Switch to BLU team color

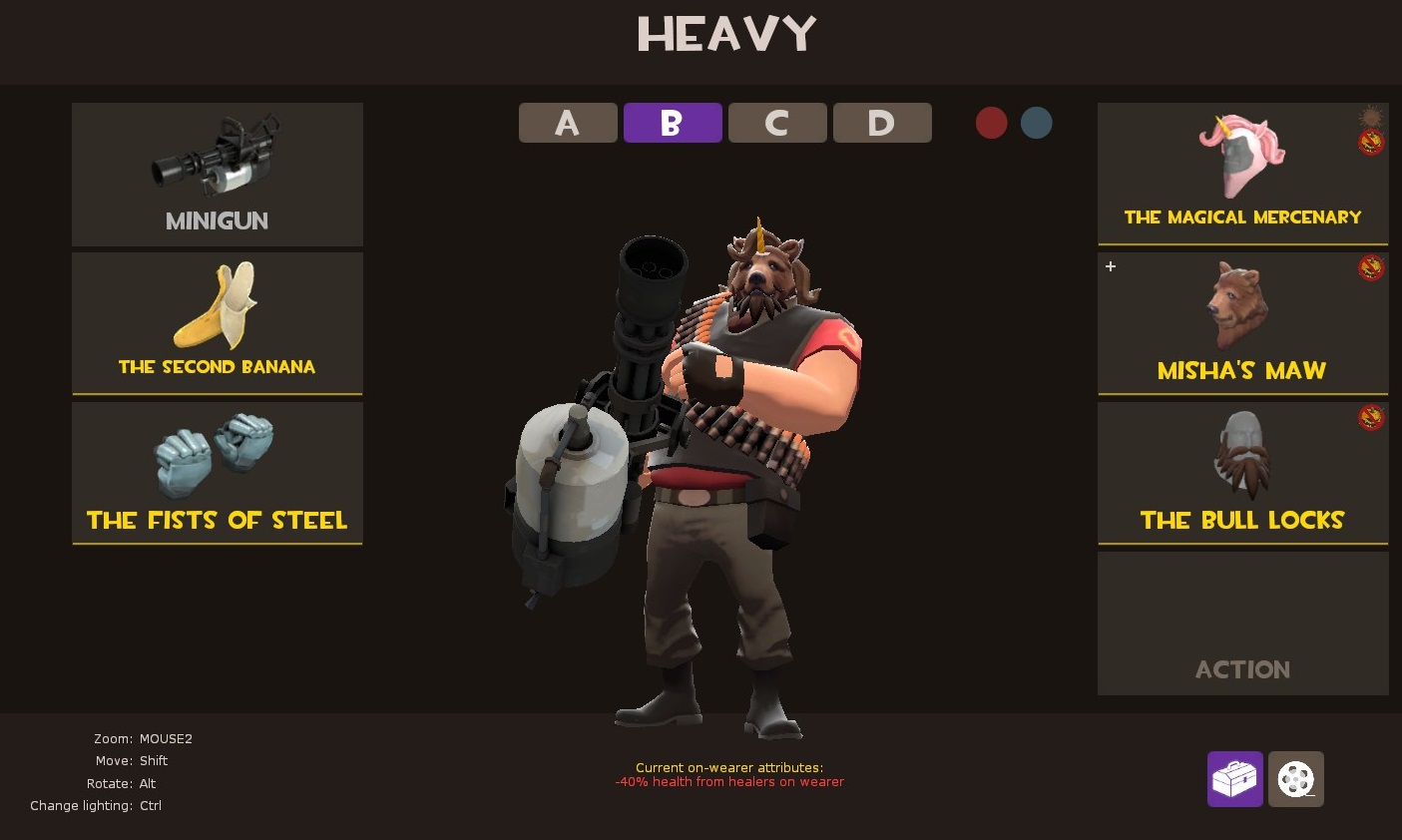coord(1036,123)
